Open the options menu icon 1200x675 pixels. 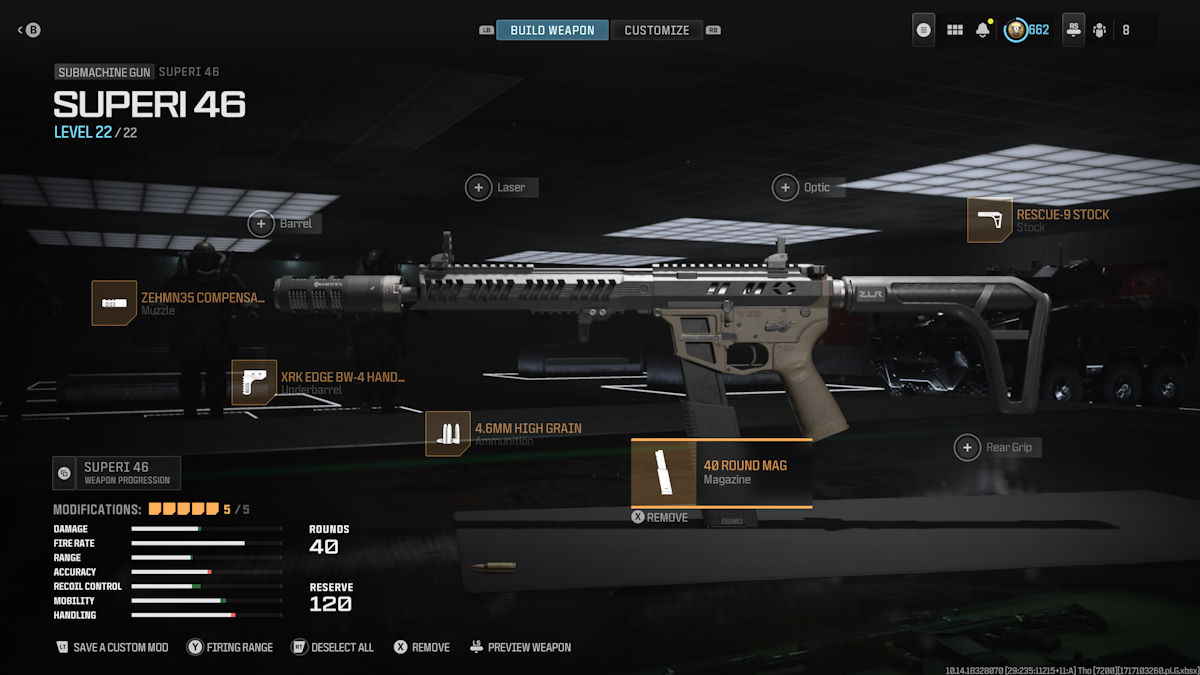[x=923, y=30]
